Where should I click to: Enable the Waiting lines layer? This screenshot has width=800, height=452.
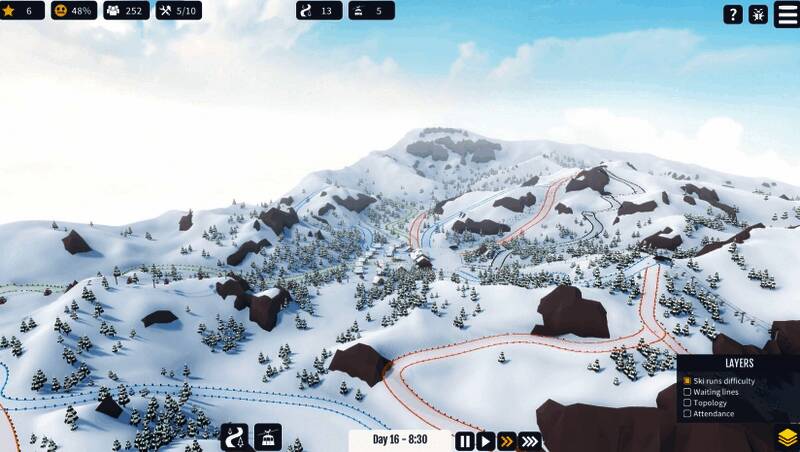(687, 392)
